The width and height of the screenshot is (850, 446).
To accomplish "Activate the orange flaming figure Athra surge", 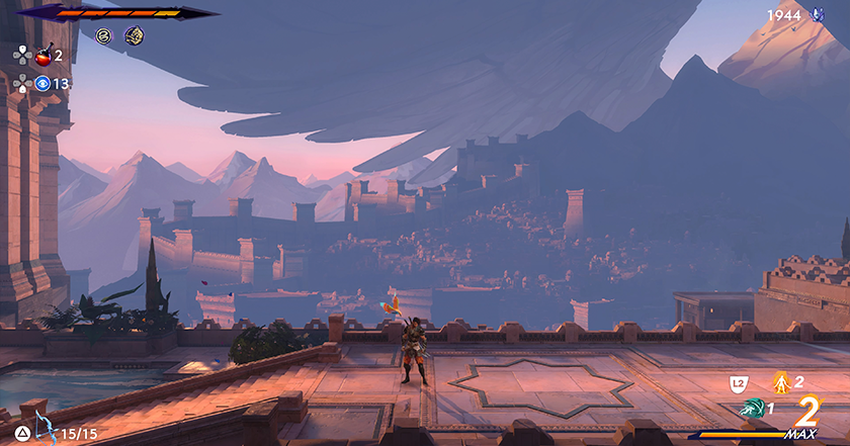I will pos(780,381).
